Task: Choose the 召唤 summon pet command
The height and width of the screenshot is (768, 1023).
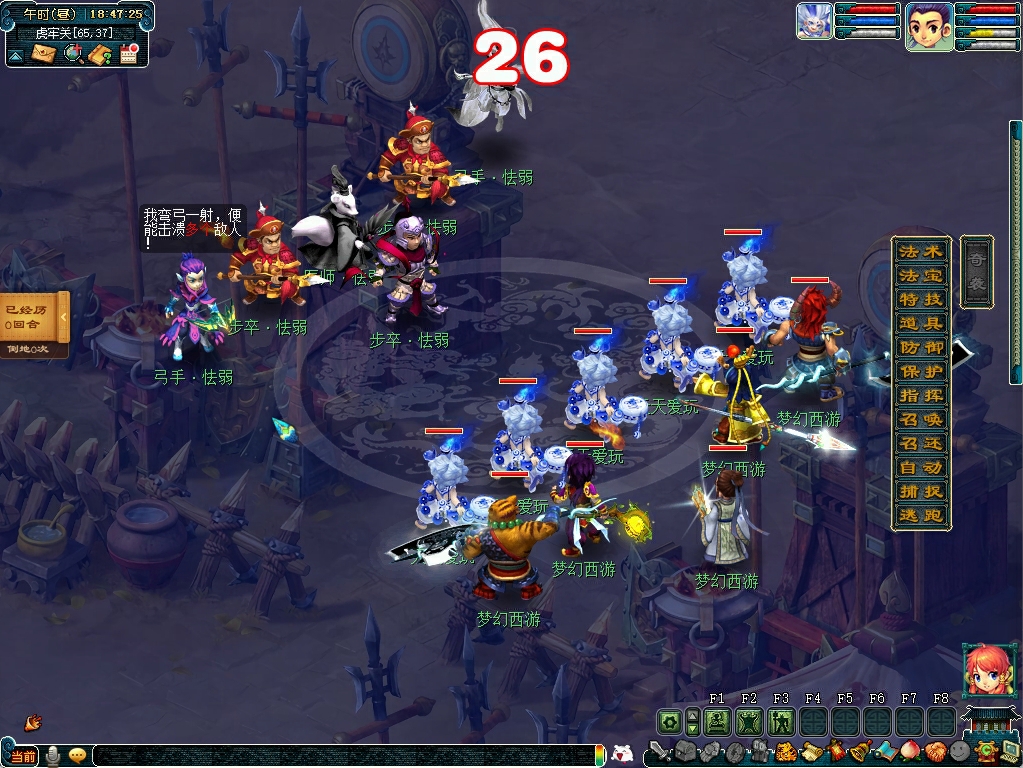Action: point(921,419)
